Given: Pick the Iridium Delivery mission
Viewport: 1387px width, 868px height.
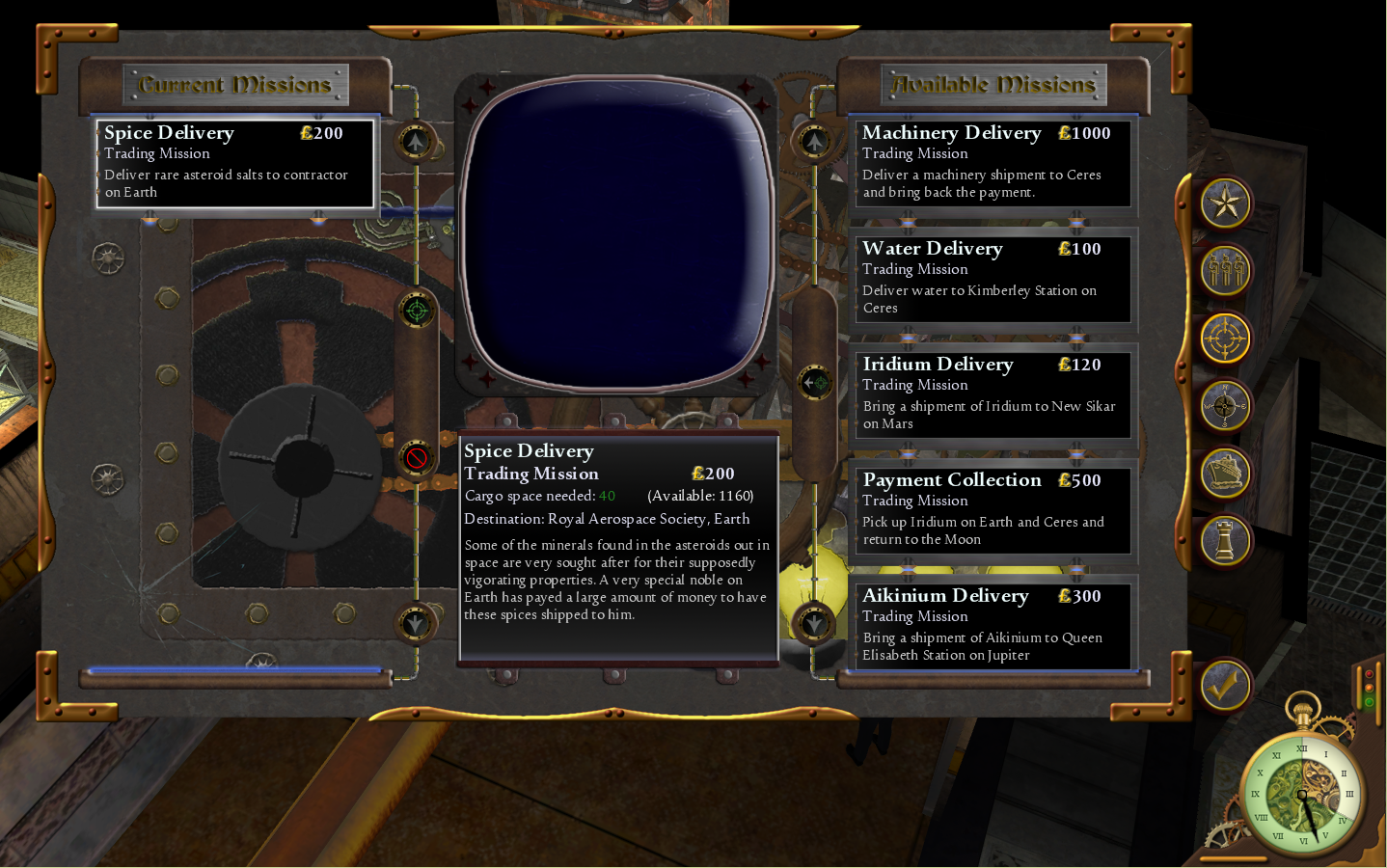Looking at the screenshot, I should [993, 393].
